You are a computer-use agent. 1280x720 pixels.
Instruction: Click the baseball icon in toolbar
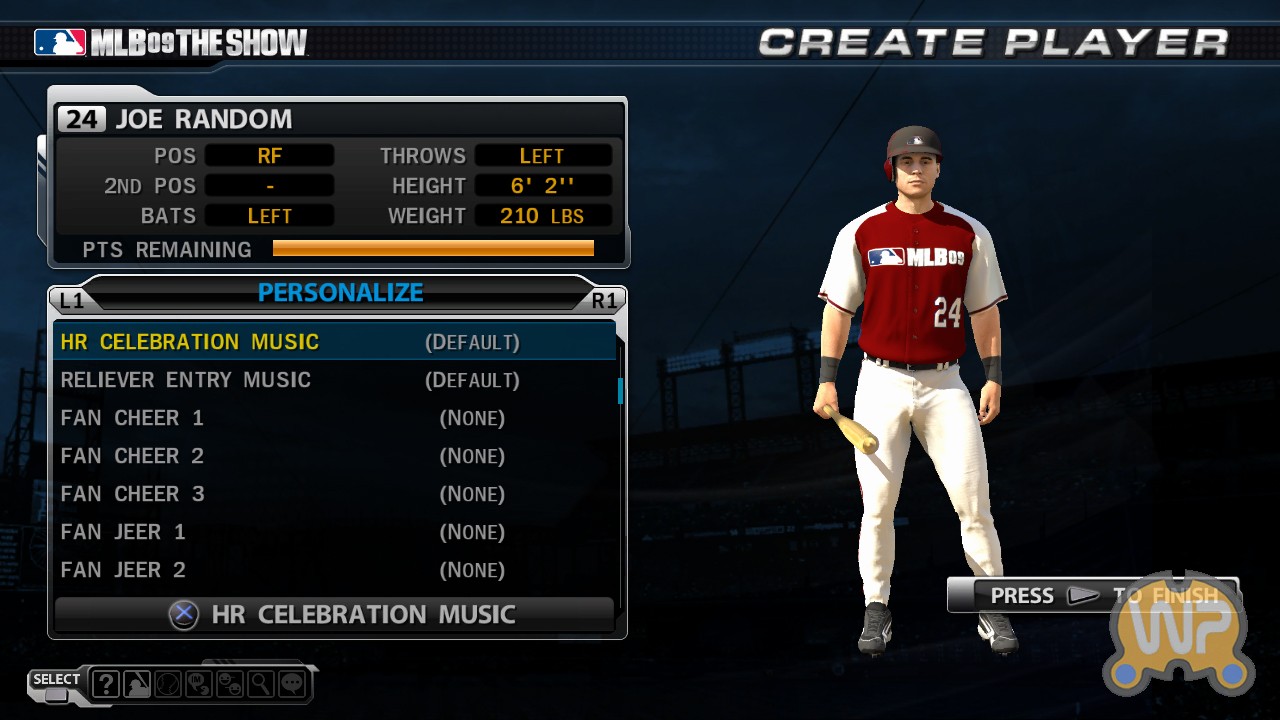(168, 684)
